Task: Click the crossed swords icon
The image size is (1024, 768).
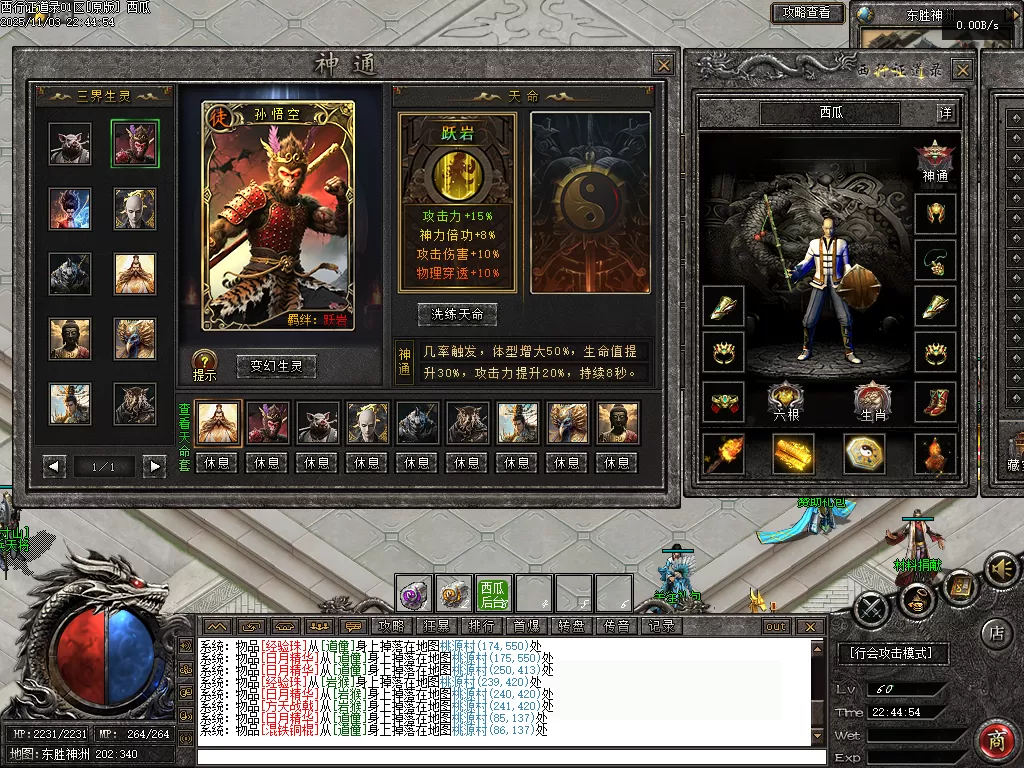Action: 871,607
